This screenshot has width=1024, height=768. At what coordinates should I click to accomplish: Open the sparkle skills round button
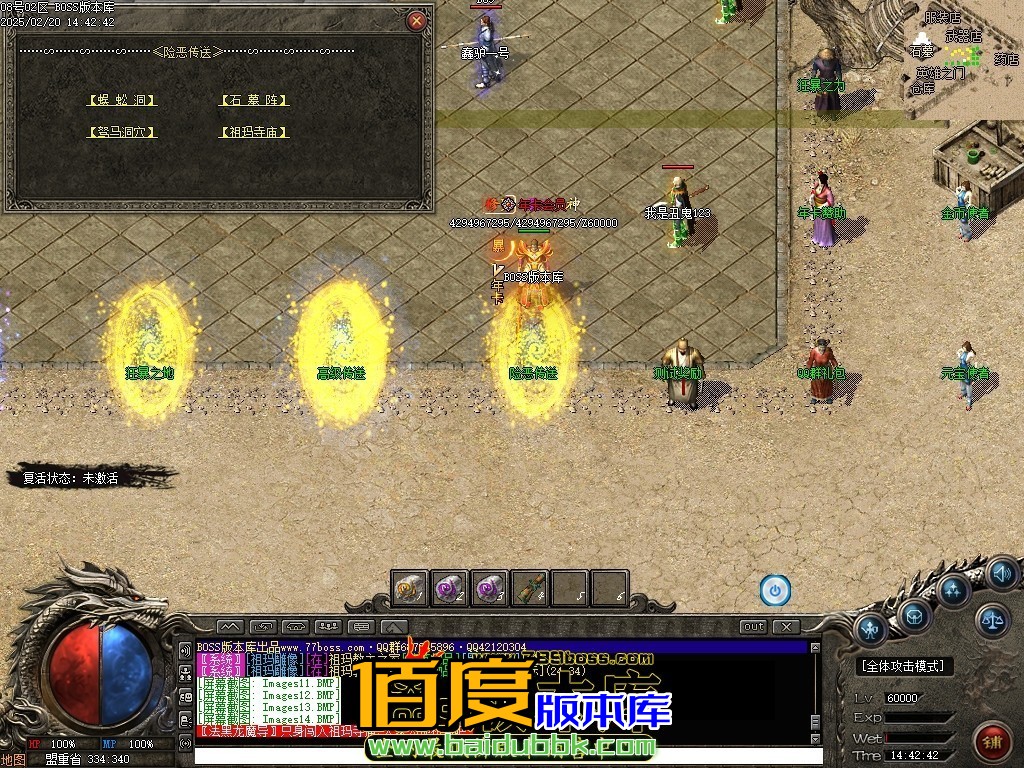tap(953, 589)
